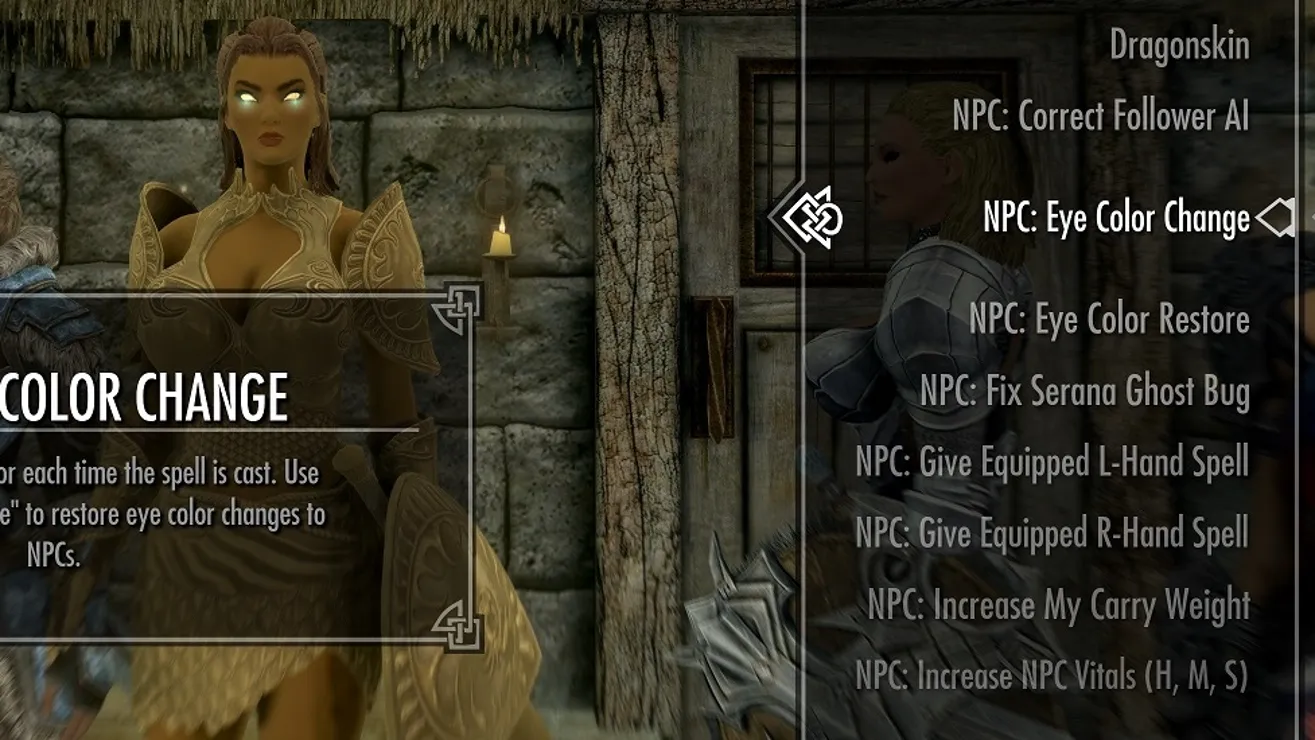Choose NPC: Correct Follower AI

point(1100,117)
